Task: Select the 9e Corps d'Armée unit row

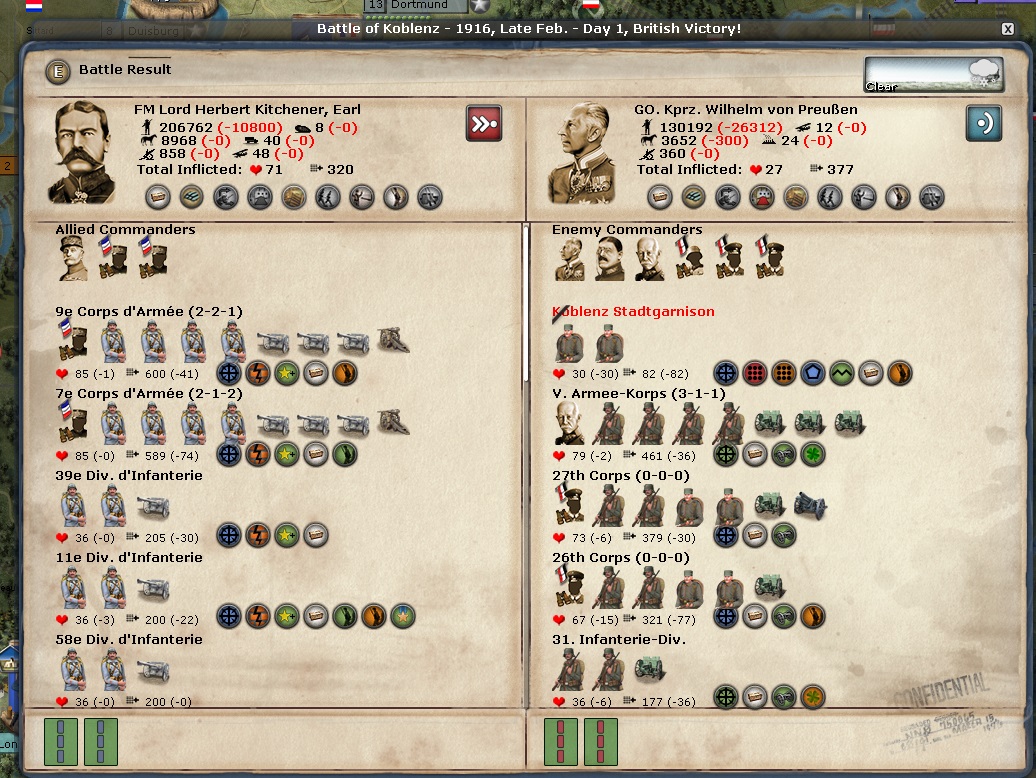Action: 149,312
